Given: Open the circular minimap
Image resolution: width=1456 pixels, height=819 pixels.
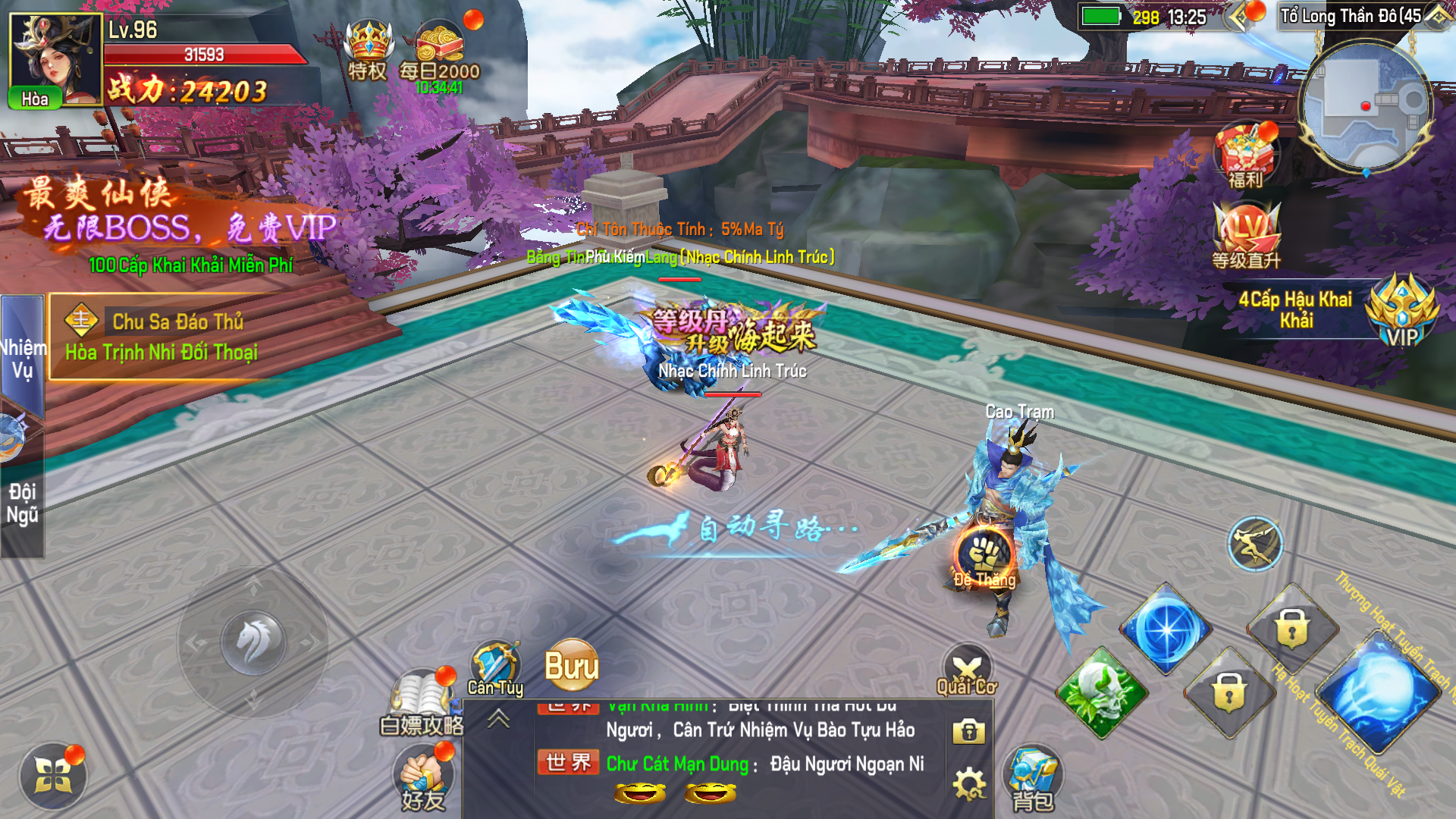Looking at the screenshot, I should coord(1365,106).
